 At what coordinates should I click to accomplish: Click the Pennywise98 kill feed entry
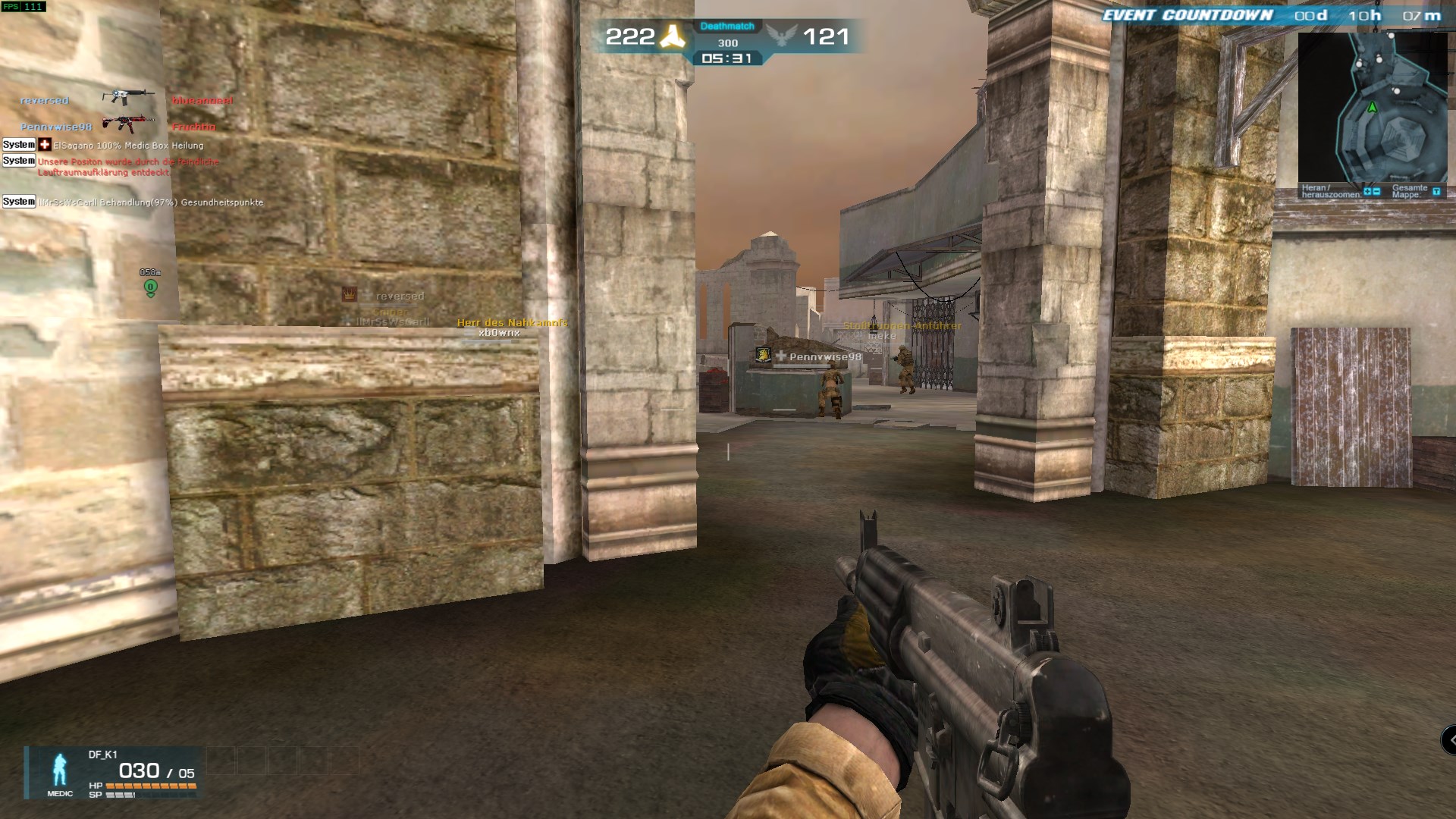pos(119,126)
